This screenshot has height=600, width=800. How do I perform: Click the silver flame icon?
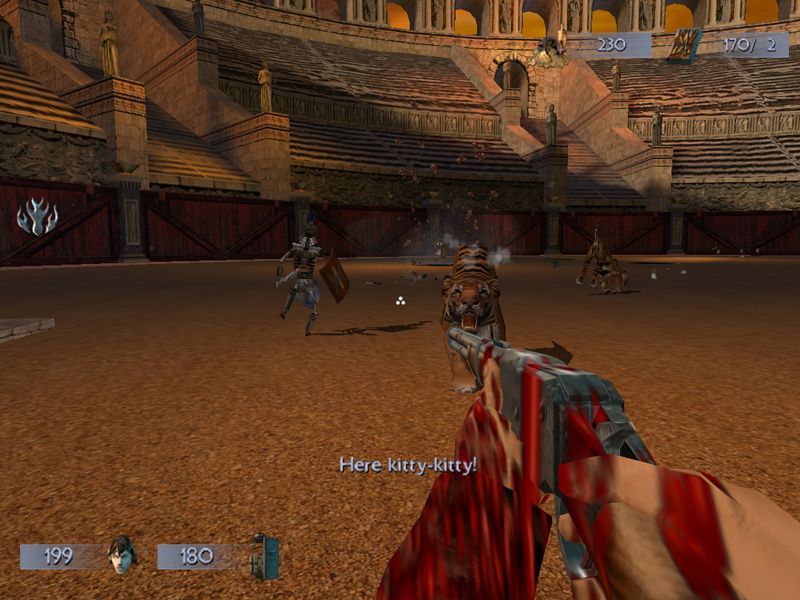[x=37, y=217]
